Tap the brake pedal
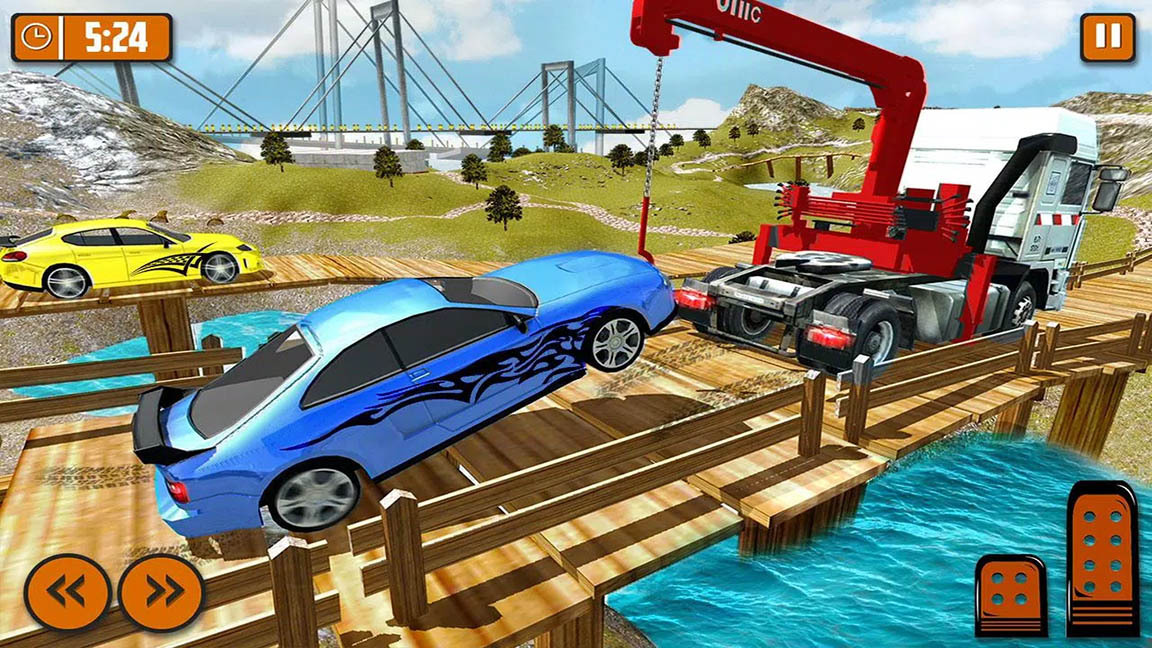Viewport: 1152px width, 648px height. (1011, 594)
